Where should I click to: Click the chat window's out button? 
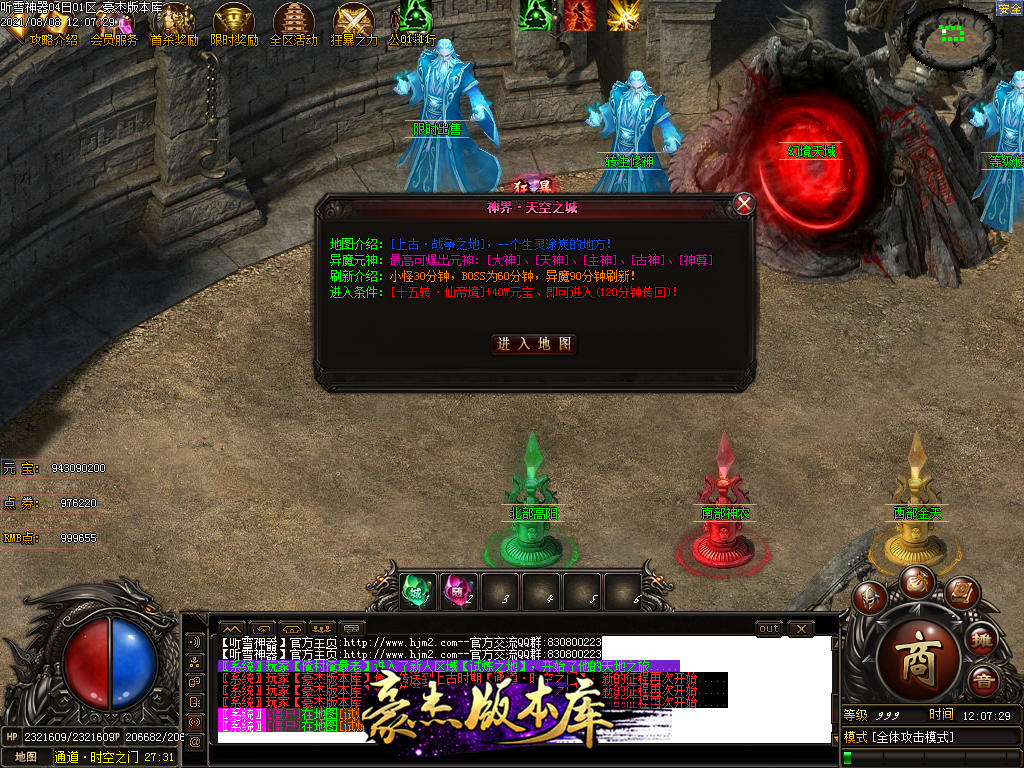[x=769, y=628]
